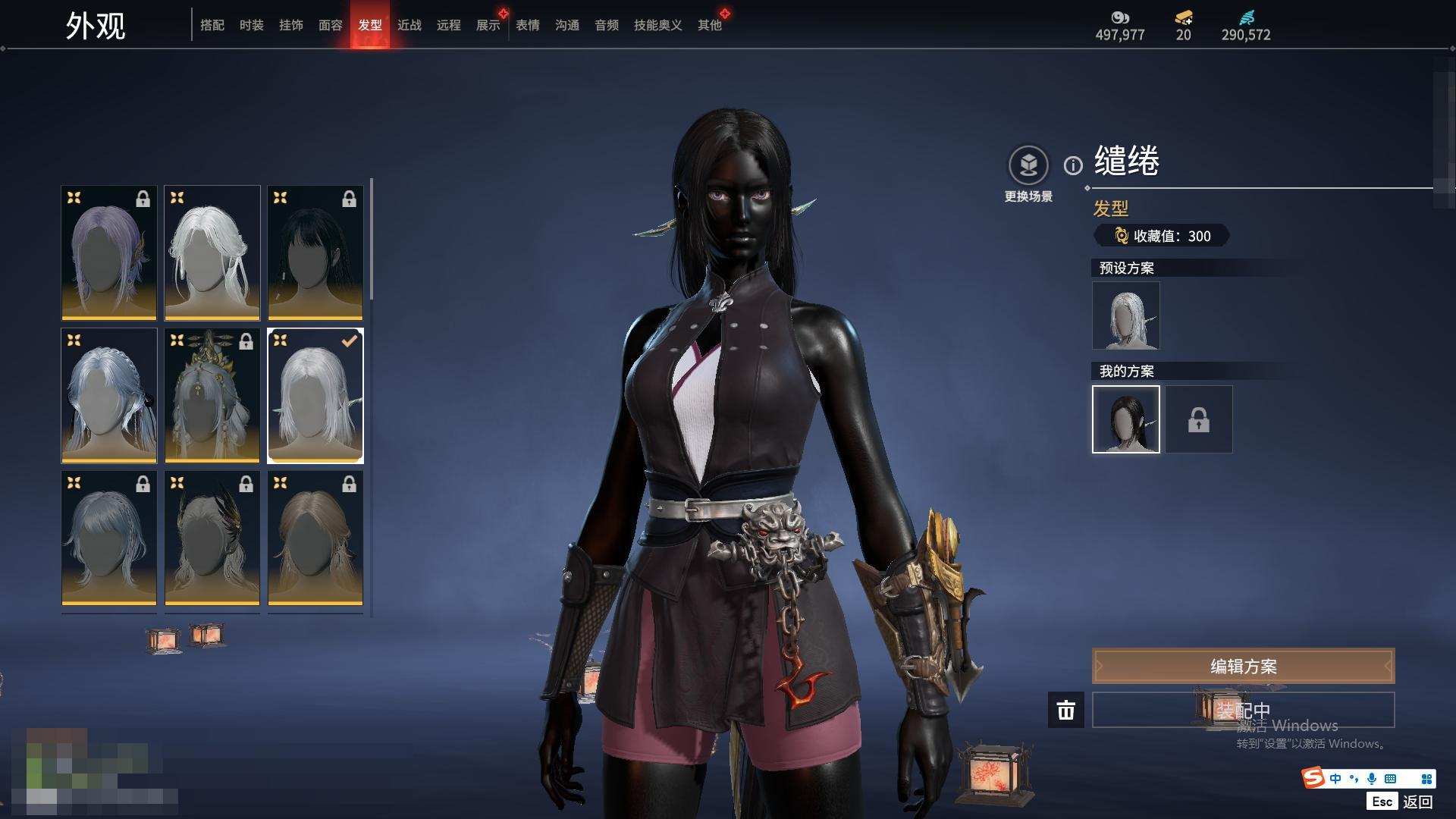Select the white-haired 预设方案 preset thumbnail
Screen dimensions: 1456x819
coord(1126,315)
